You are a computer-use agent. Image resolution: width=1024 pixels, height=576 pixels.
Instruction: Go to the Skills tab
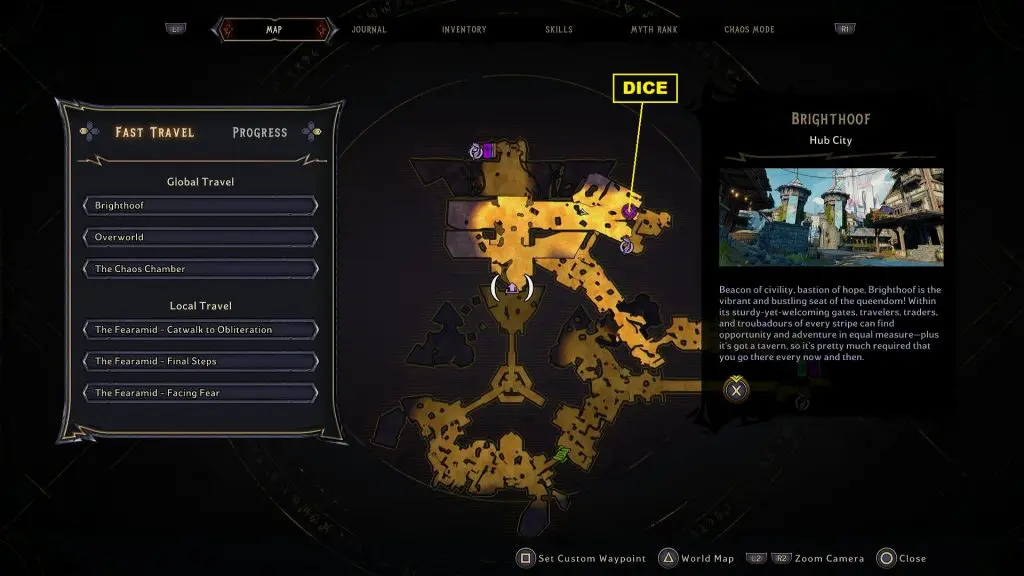[x=559, y=30]
